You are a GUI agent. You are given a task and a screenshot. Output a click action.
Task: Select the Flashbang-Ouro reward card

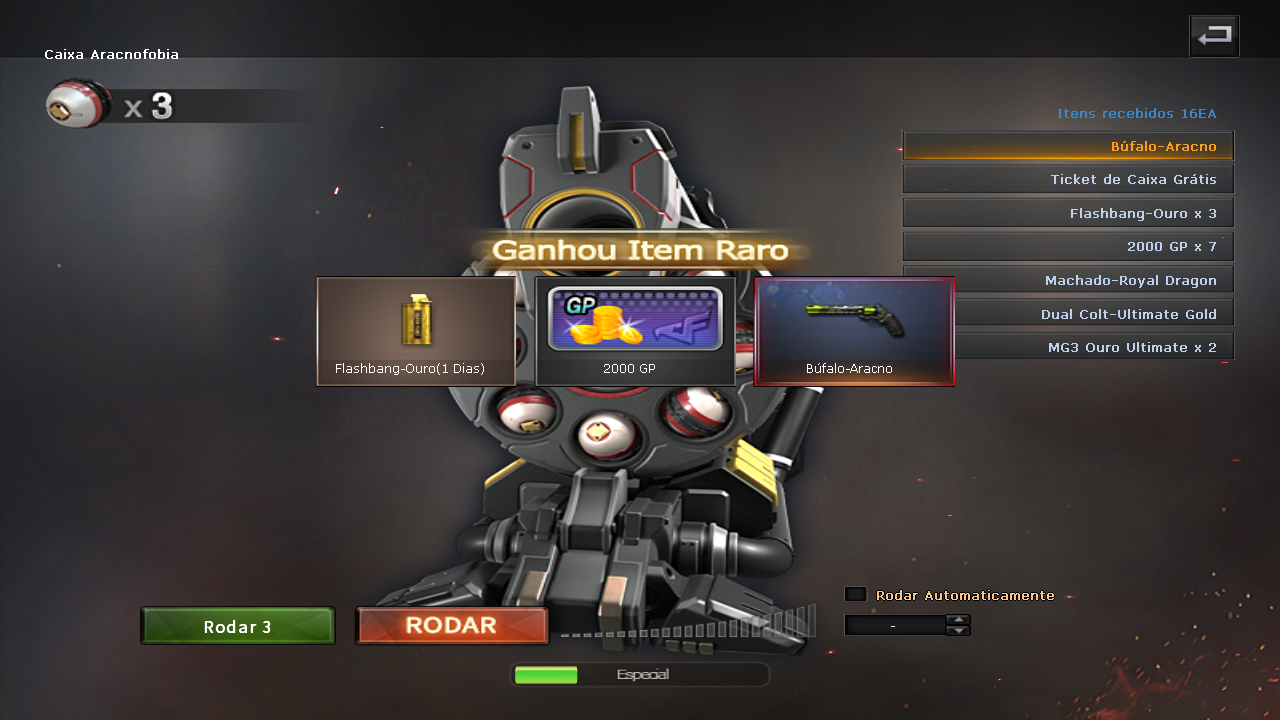pyautogui.click(x=416, y=331)
